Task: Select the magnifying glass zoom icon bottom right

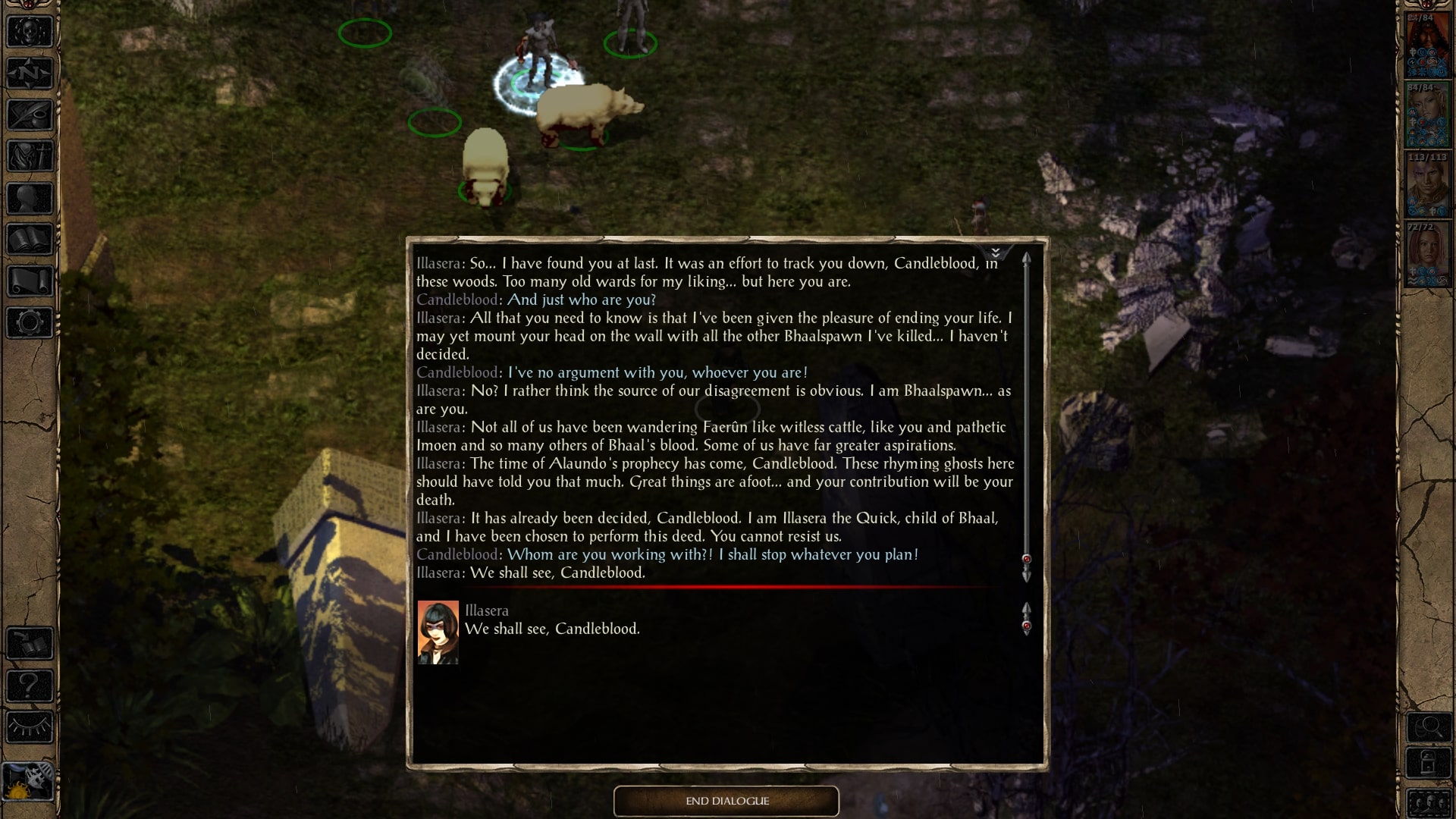Action: [1429, 726]
